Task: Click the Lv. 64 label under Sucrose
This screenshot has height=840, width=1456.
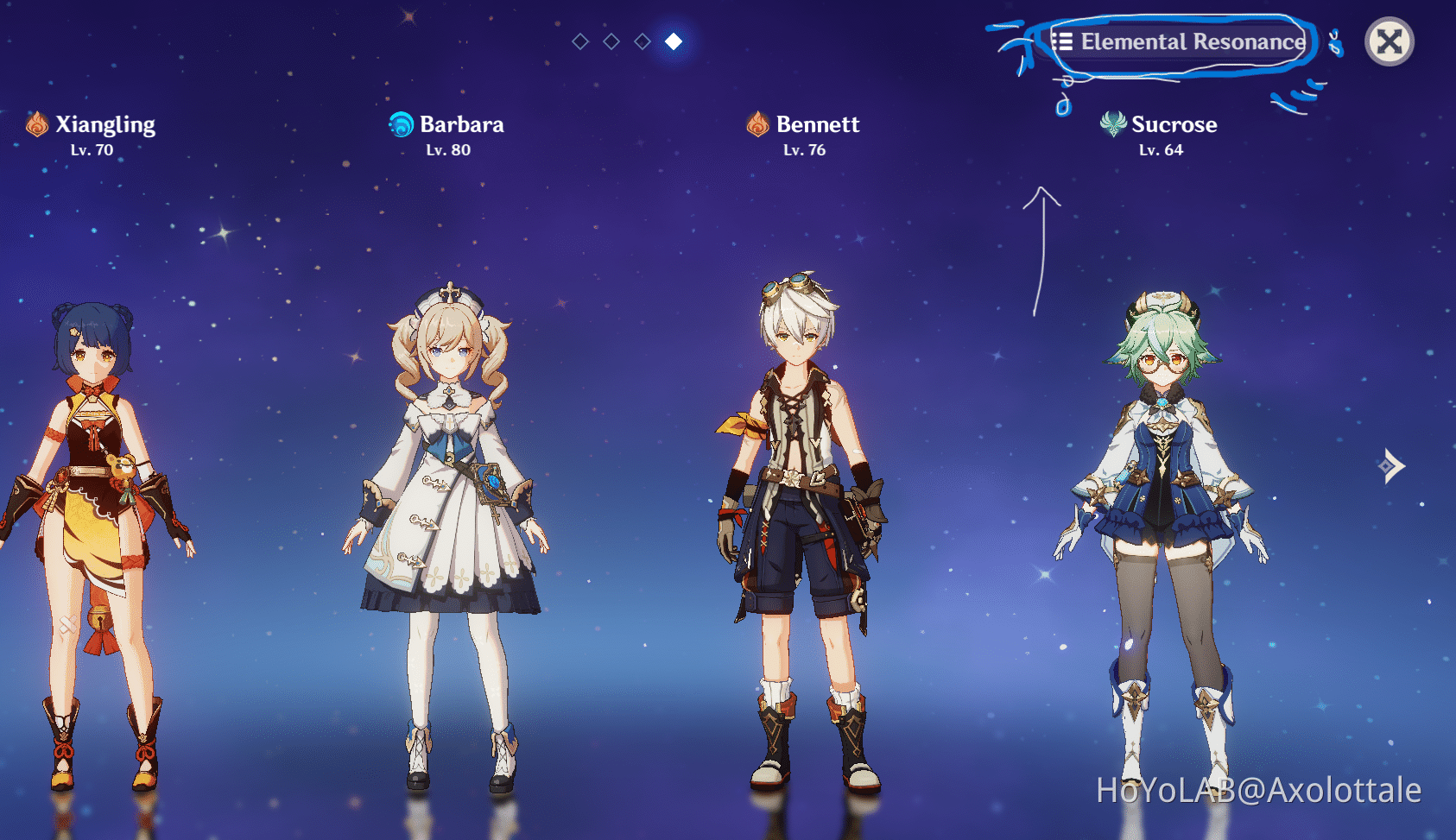Action: point(1161,149)
